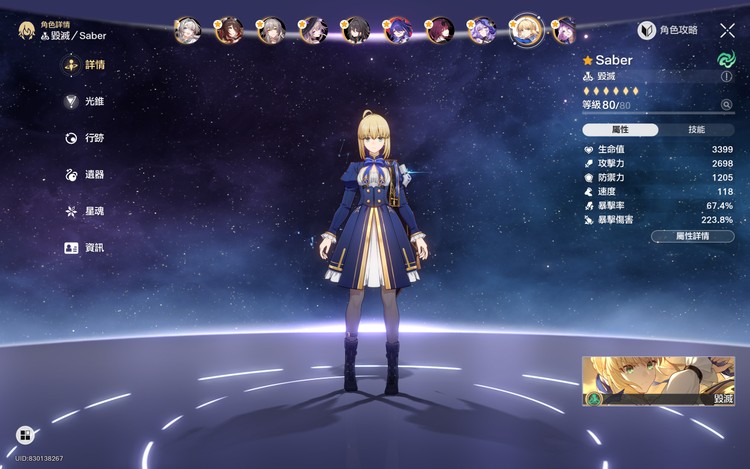The image size is (750, 469).
Task: Choose the first silver-haired character portrait
Action: [187, 30]
